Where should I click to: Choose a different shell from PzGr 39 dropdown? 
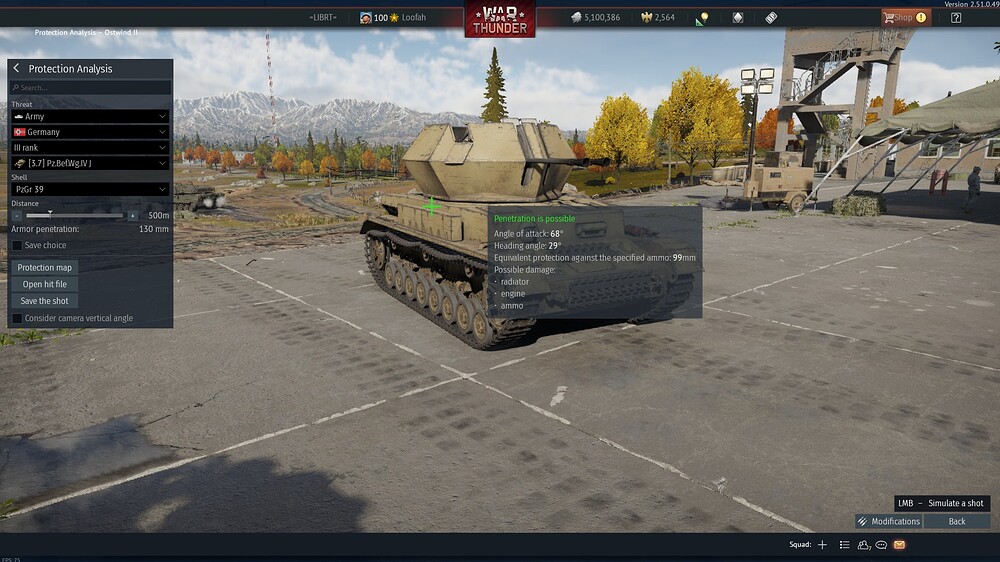[89, 189]
